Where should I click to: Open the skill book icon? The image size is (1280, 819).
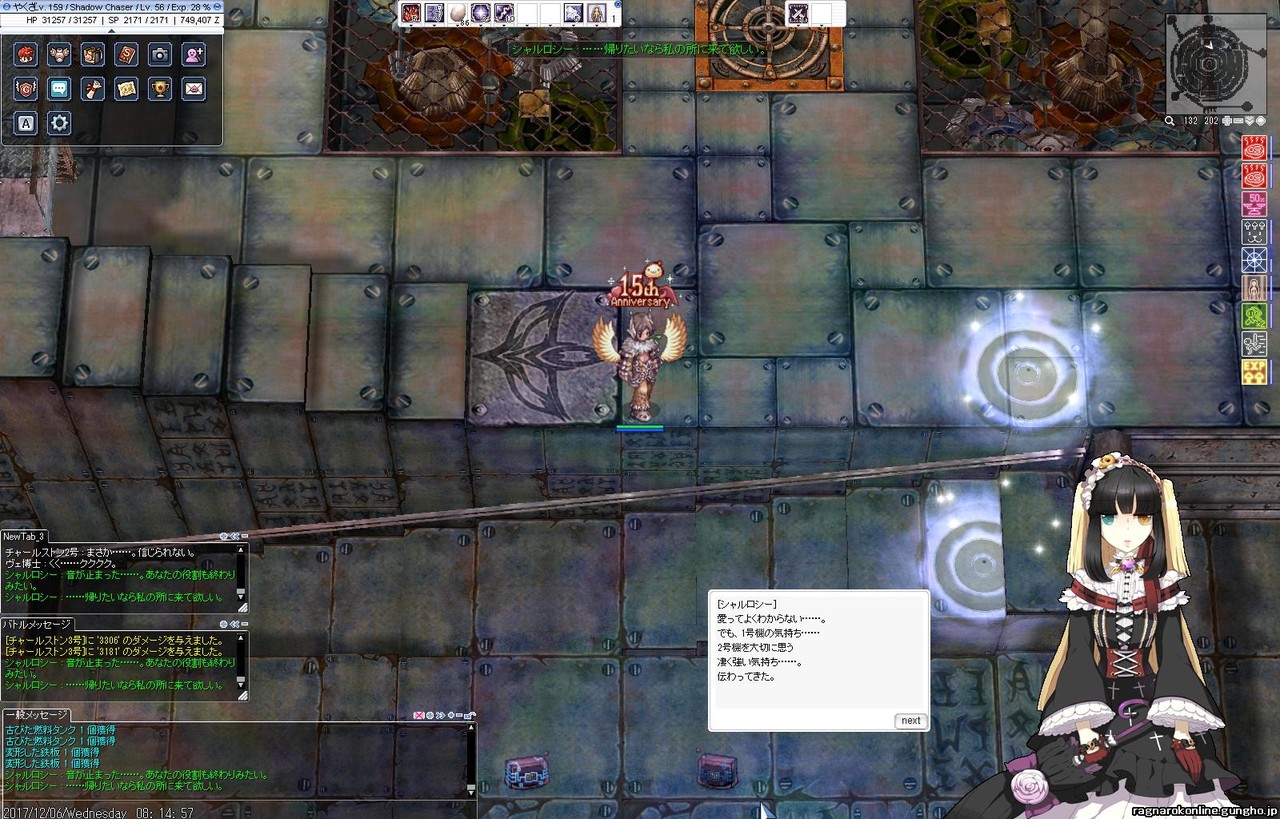126,55
